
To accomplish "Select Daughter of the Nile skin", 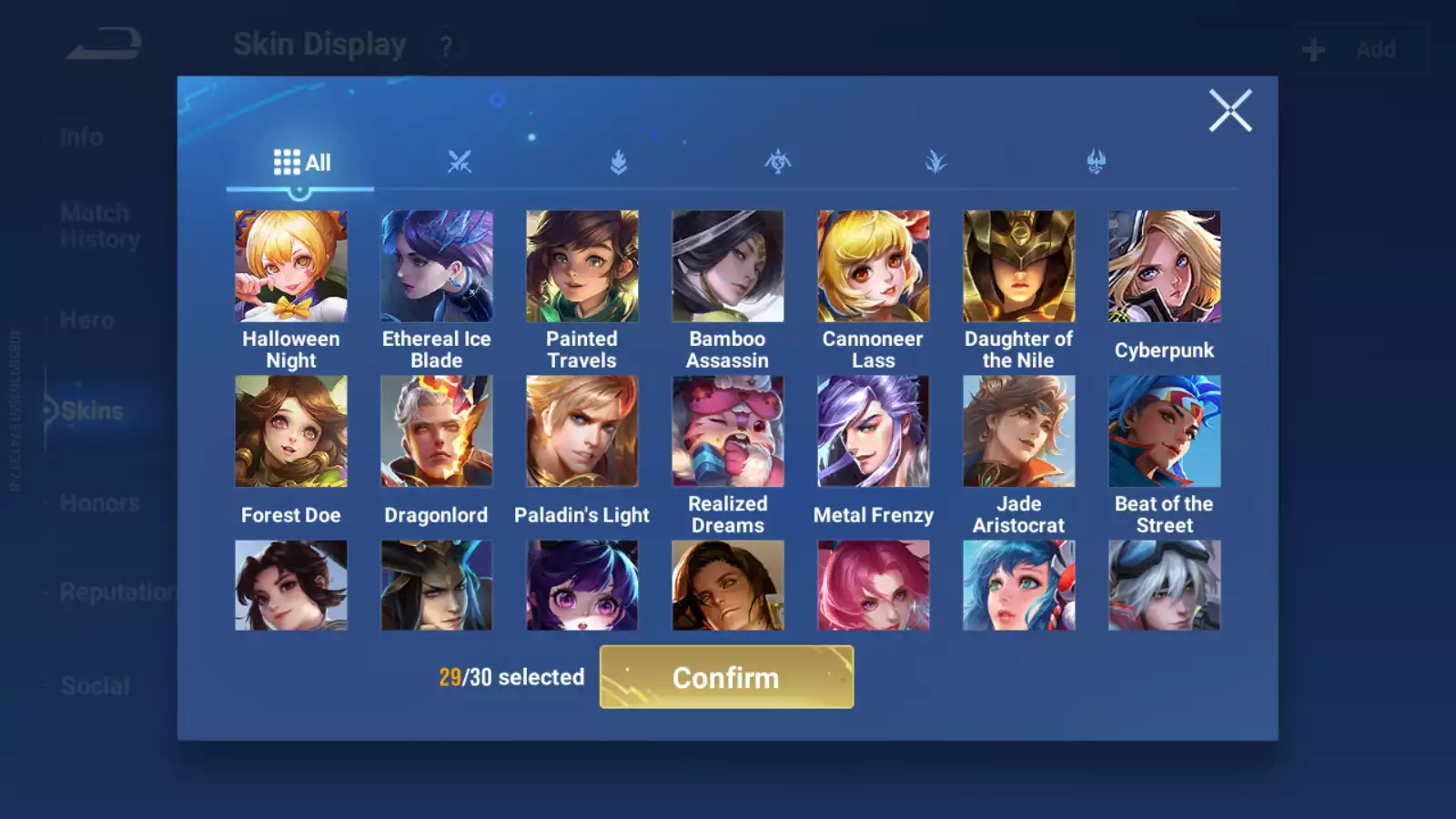I will [x=1019, y=267].
